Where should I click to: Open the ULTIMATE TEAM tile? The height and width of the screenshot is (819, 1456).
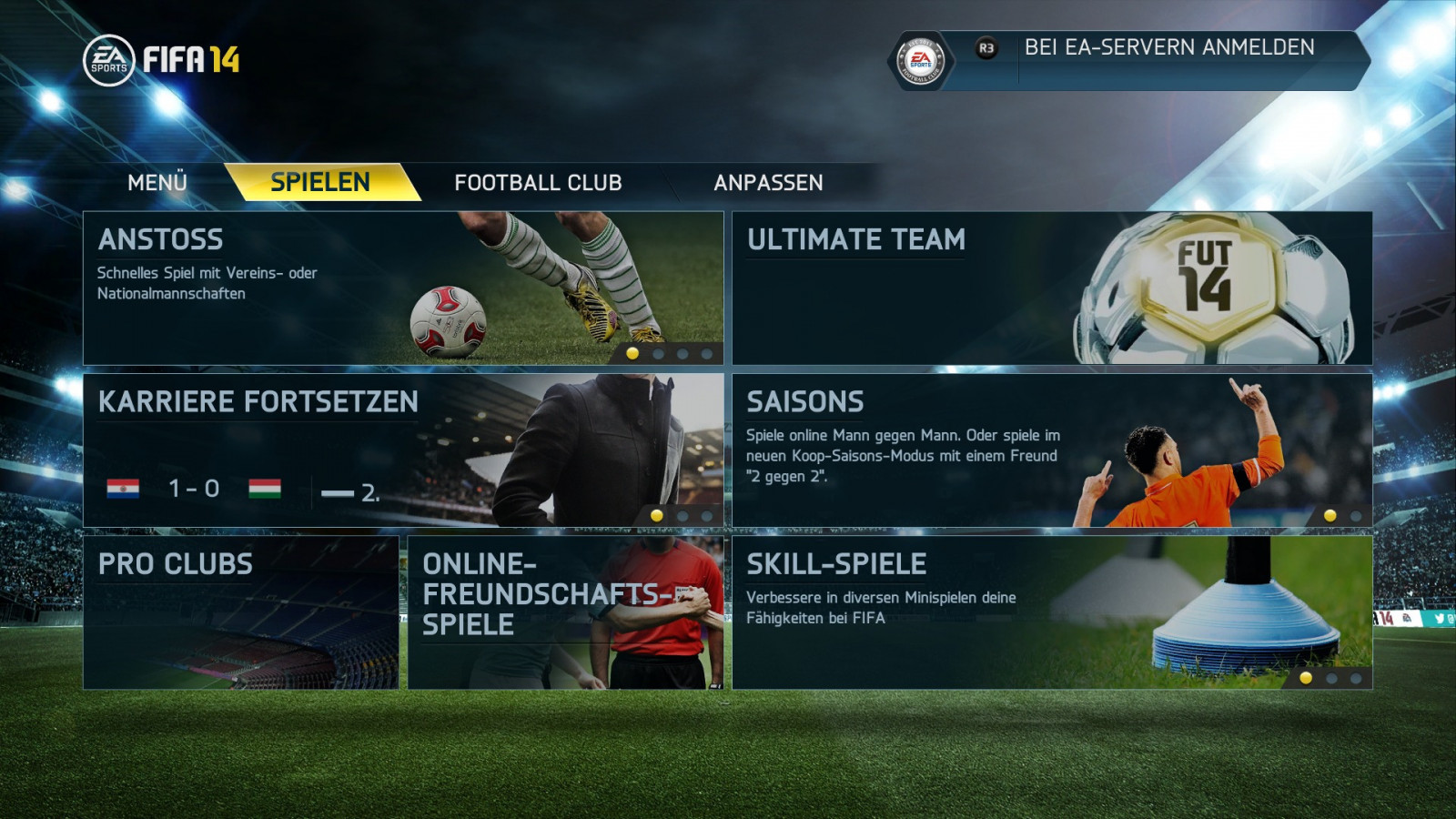[1052, 288]
